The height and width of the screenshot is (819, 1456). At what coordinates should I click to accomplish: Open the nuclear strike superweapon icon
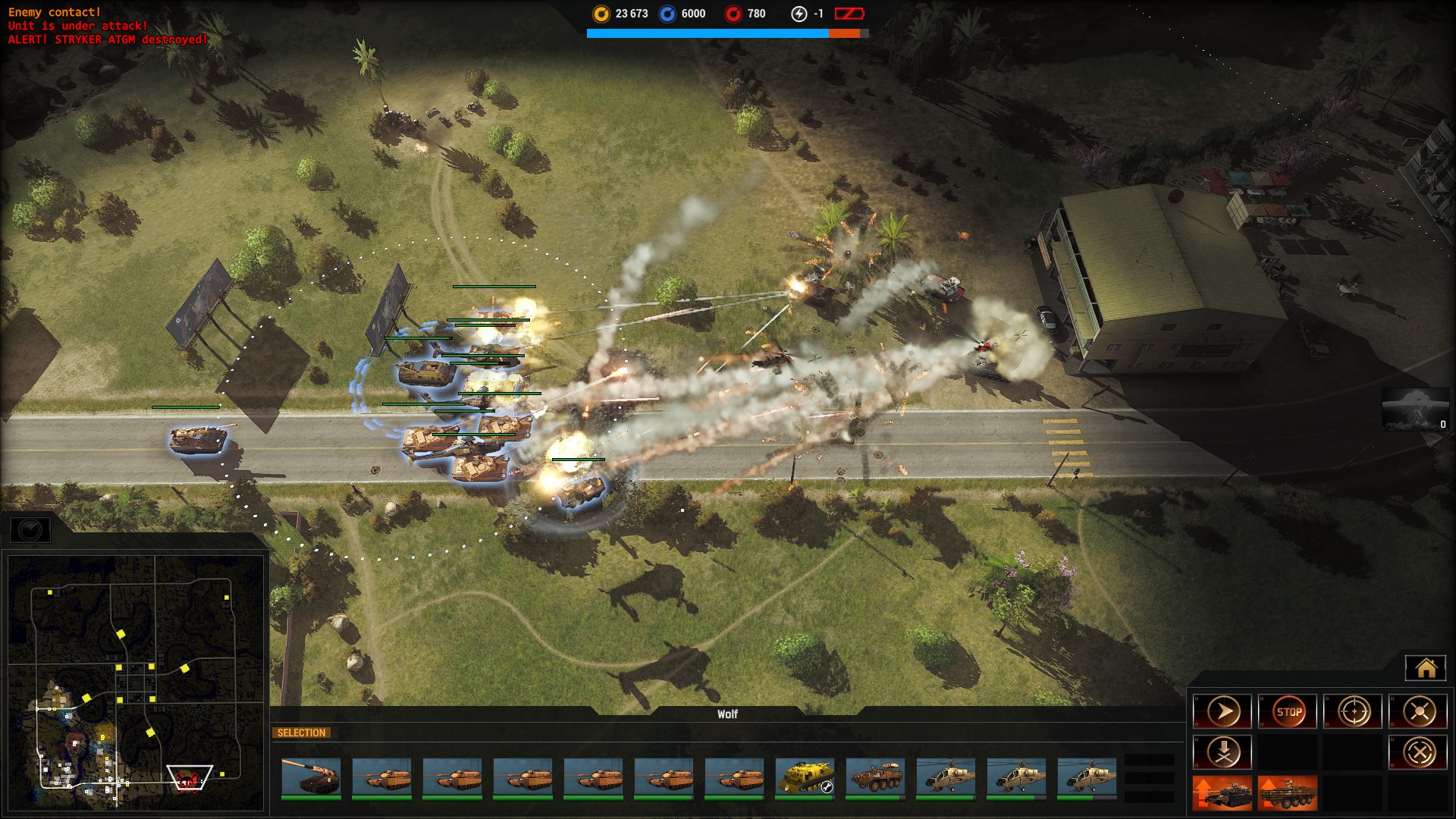tap(1415, 409)
